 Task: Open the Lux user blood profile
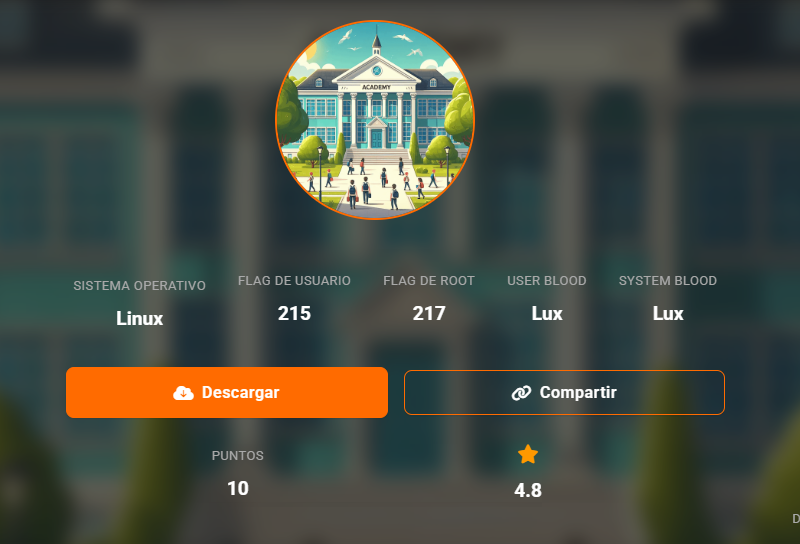pos(547,314)
